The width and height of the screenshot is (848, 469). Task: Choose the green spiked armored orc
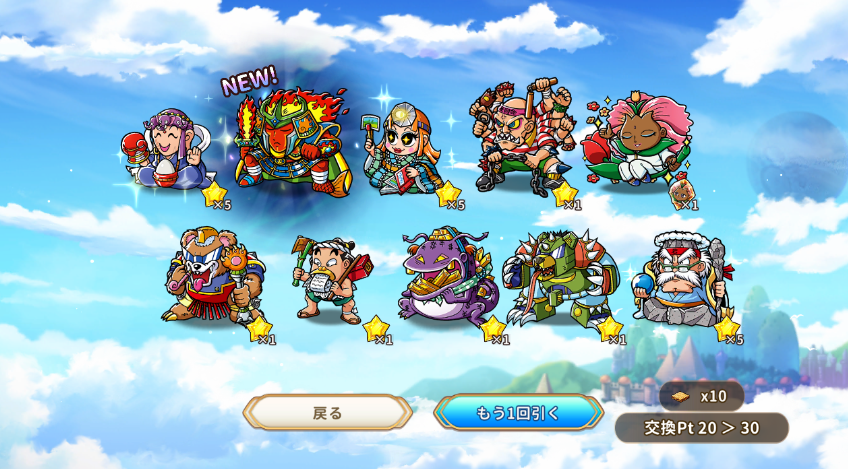pos(560,277)
